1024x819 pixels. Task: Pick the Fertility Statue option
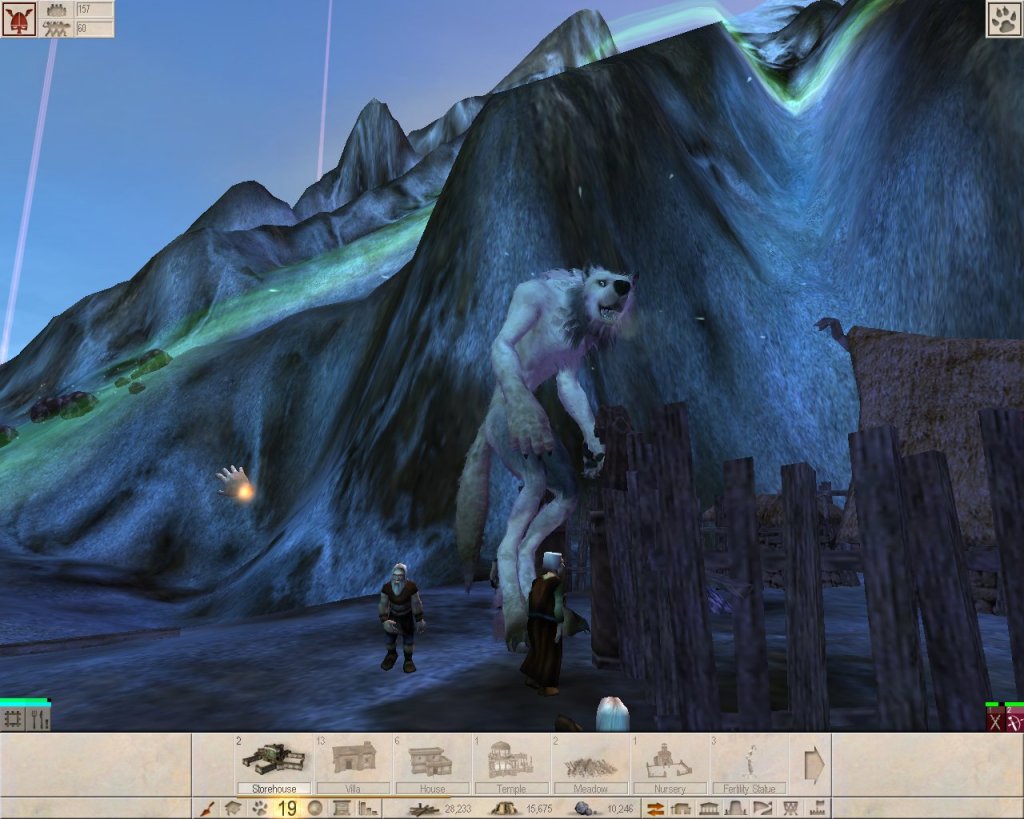click(x=748, y=762)
